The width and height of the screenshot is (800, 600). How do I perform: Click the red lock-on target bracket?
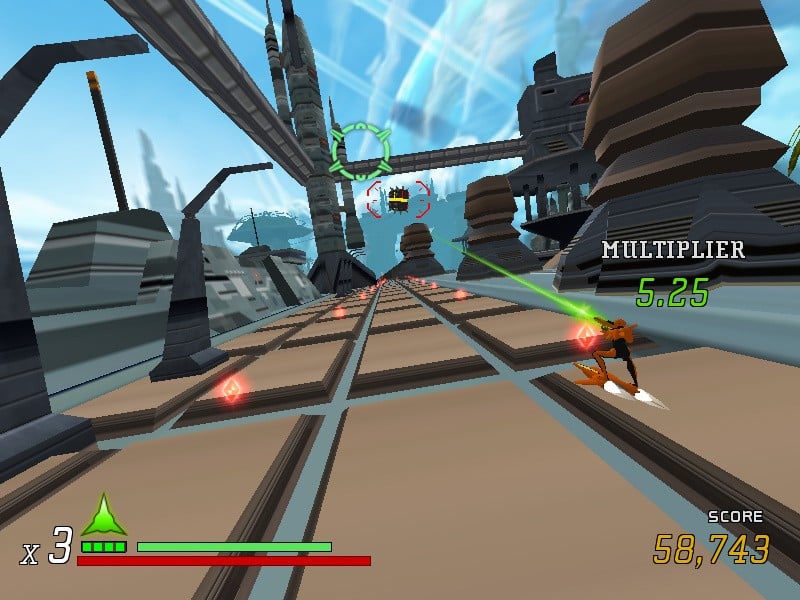398,198
